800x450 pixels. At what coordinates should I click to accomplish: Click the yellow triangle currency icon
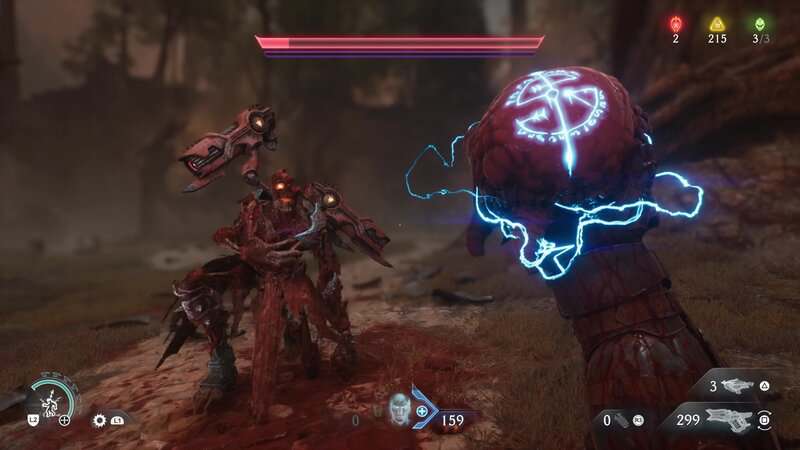click(x=717, y=23)
